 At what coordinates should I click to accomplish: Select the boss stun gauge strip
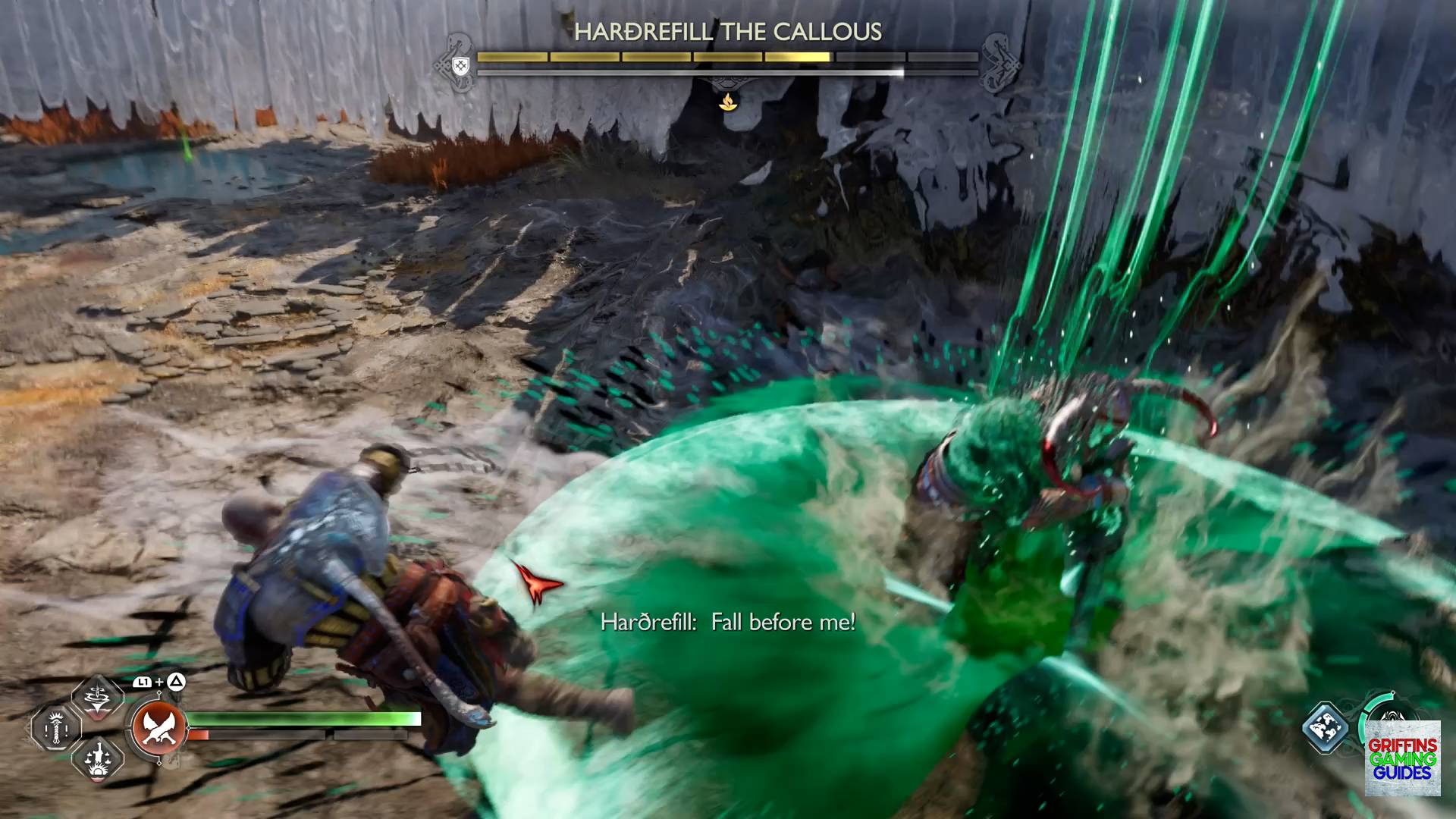tap(726, 72)
